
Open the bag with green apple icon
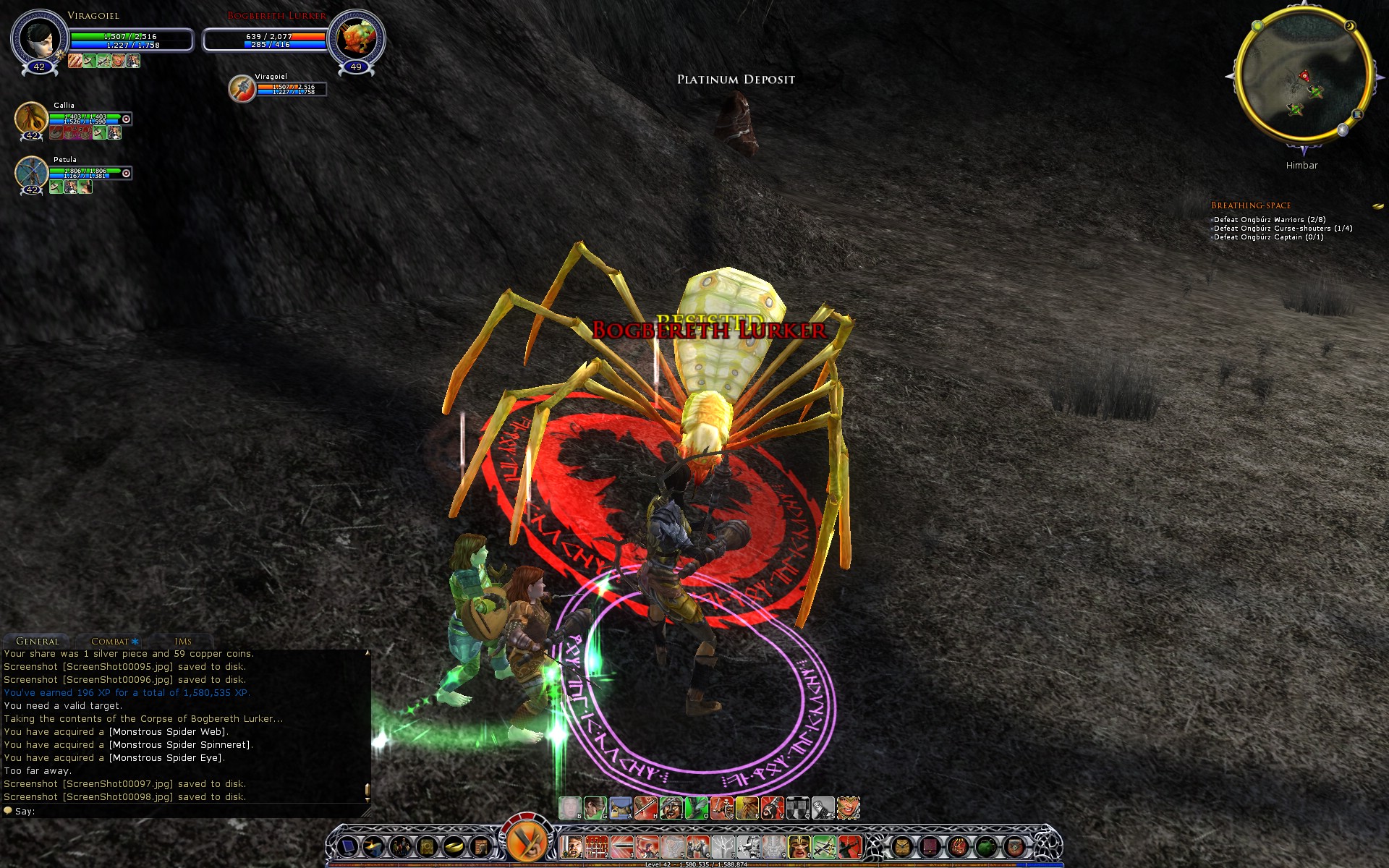coord(986,846)
